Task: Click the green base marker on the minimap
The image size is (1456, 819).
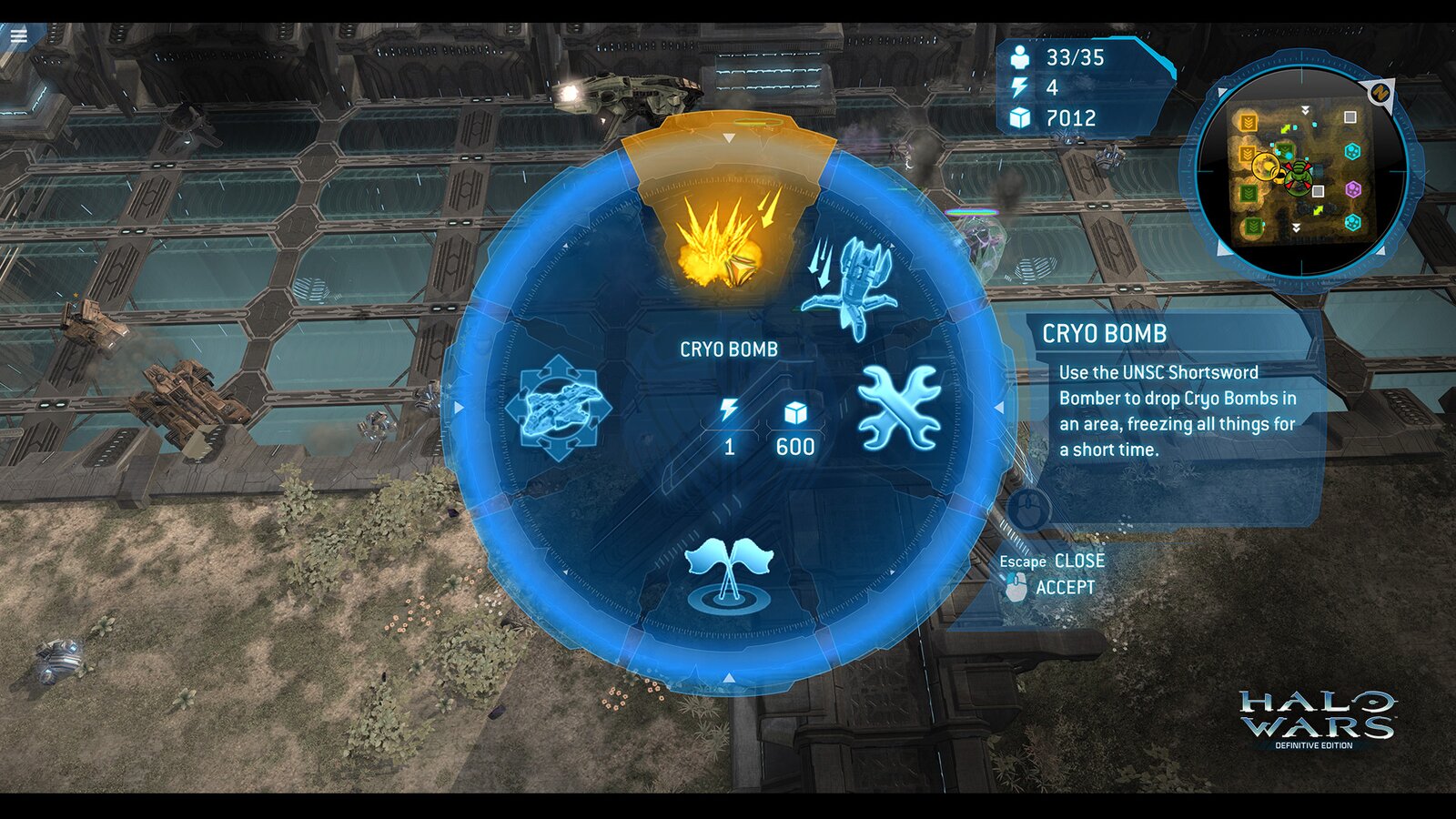Action: click(x=1299, y=177)
